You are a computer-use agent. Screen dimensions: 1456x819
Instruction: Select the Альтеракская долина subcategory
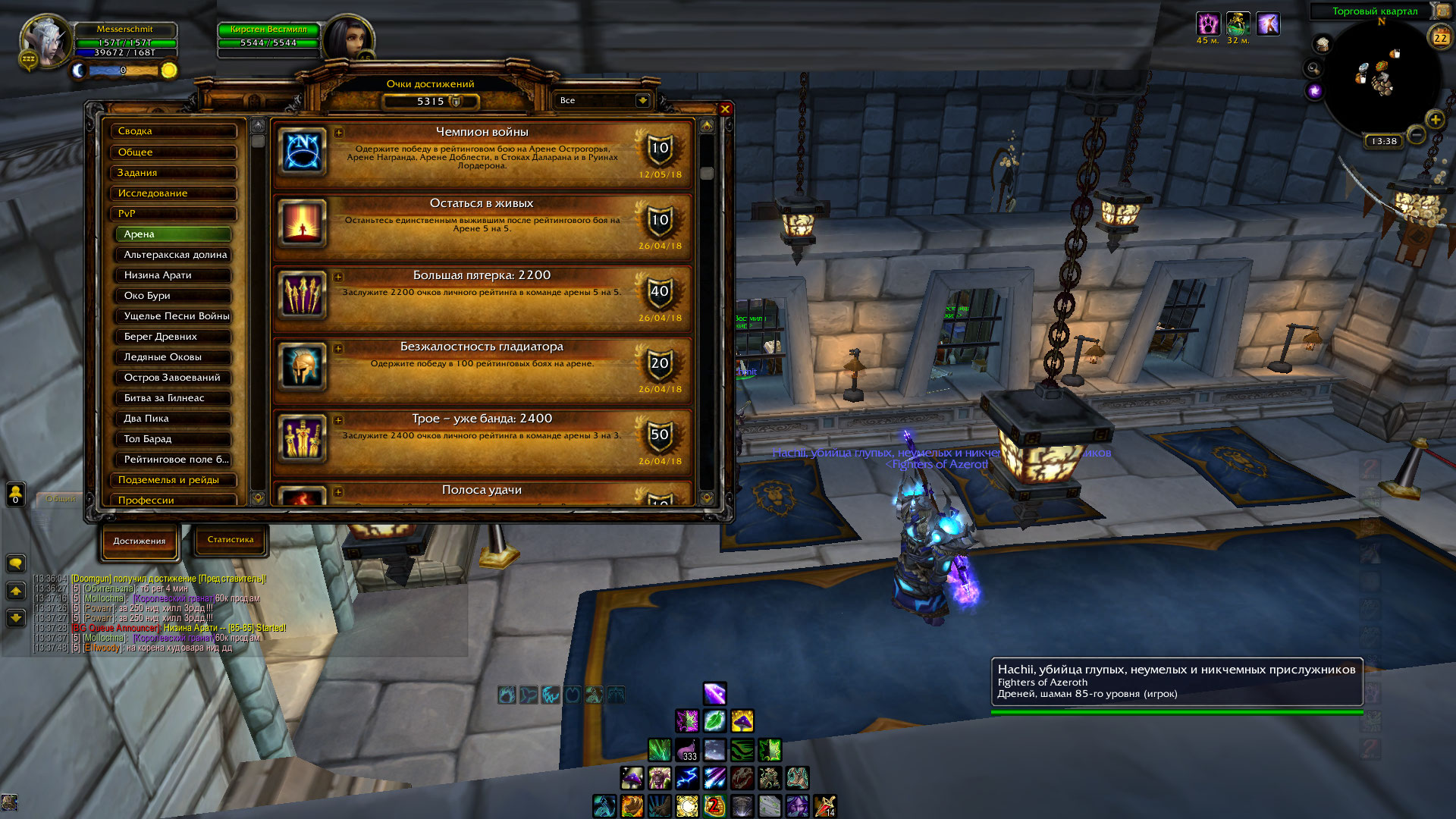[174, 255]
